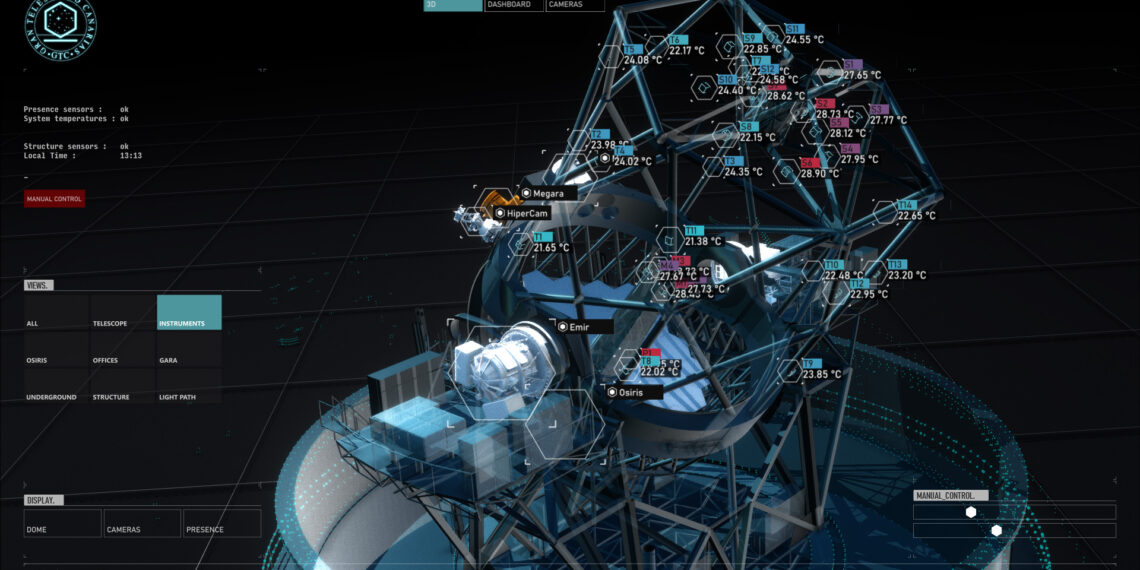
Task: Click the HiperCam instrument label
Action: pos(528,213)
